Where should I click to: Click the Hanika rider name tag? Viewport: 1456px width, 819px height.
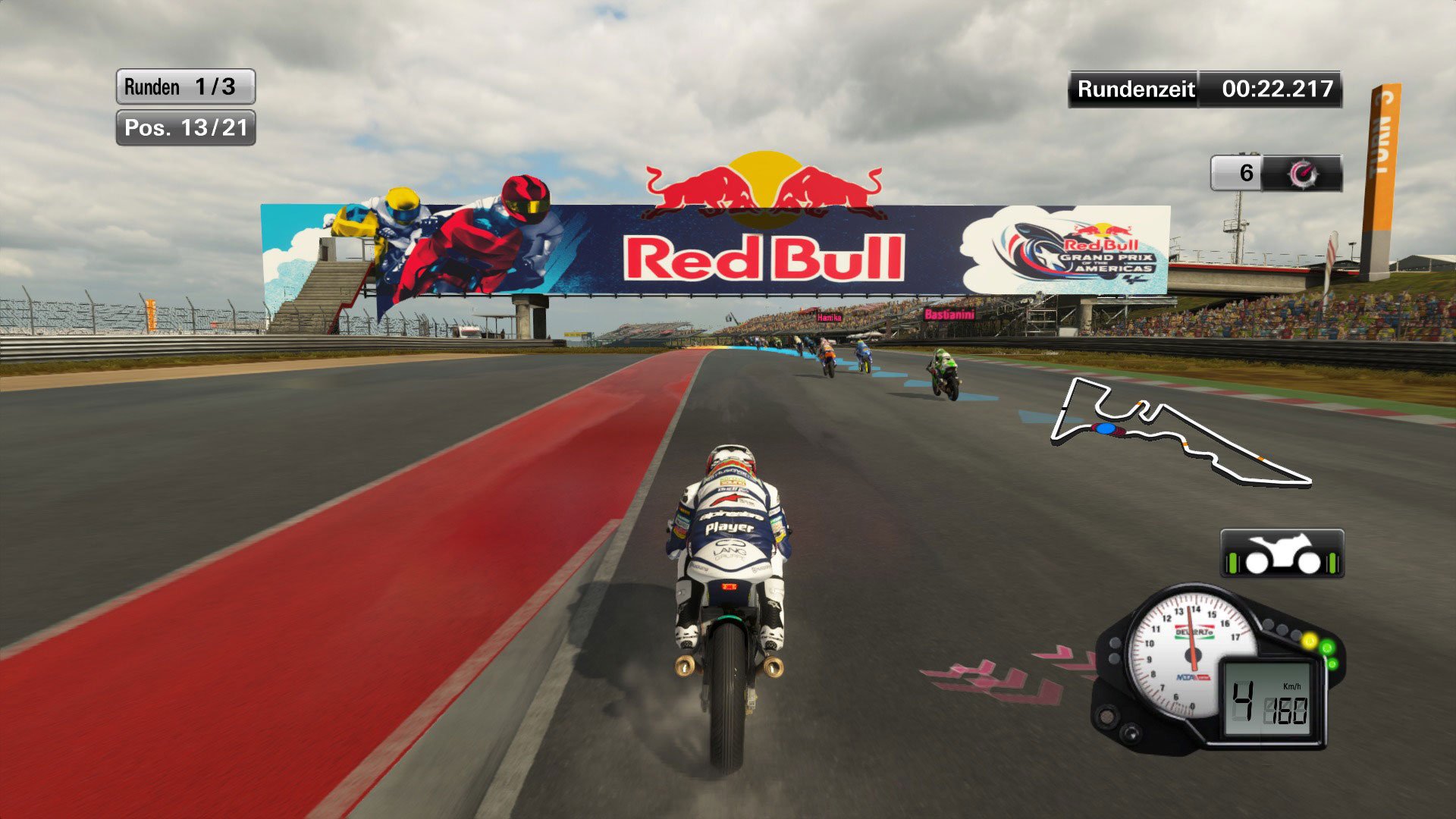tap(829, 317)
